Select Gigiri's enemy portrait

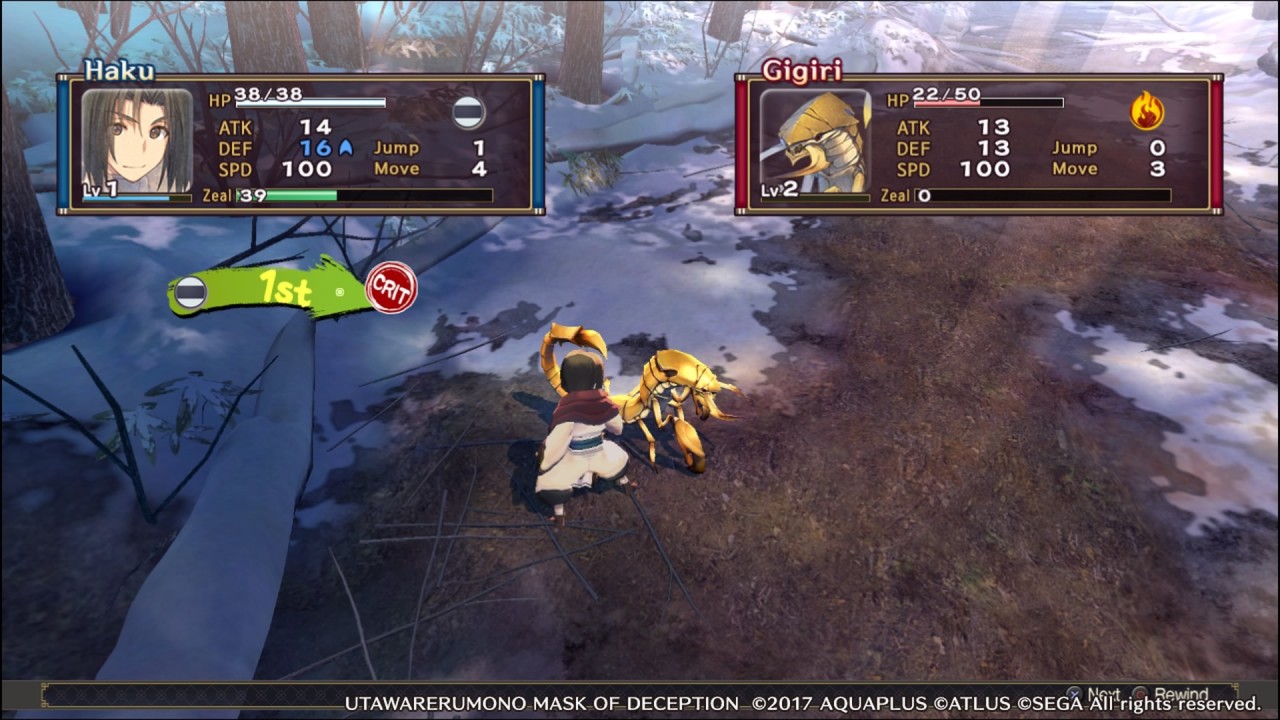coord(815,141)
